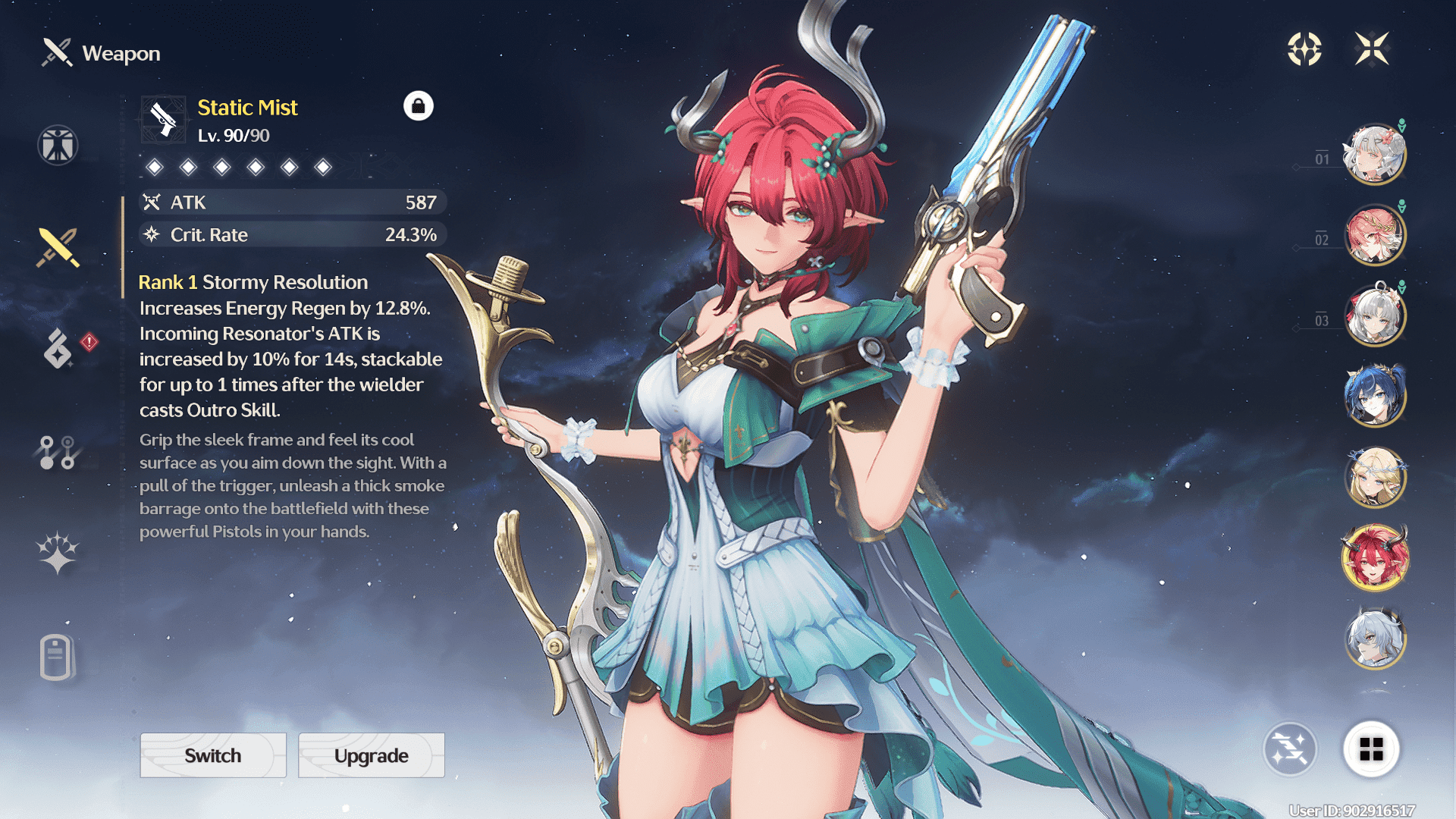The width and height of the screenshot is (1456, 819).
Task: Choose the grey-haired resonator portrait at bottom
Action: pos(1374,639)
